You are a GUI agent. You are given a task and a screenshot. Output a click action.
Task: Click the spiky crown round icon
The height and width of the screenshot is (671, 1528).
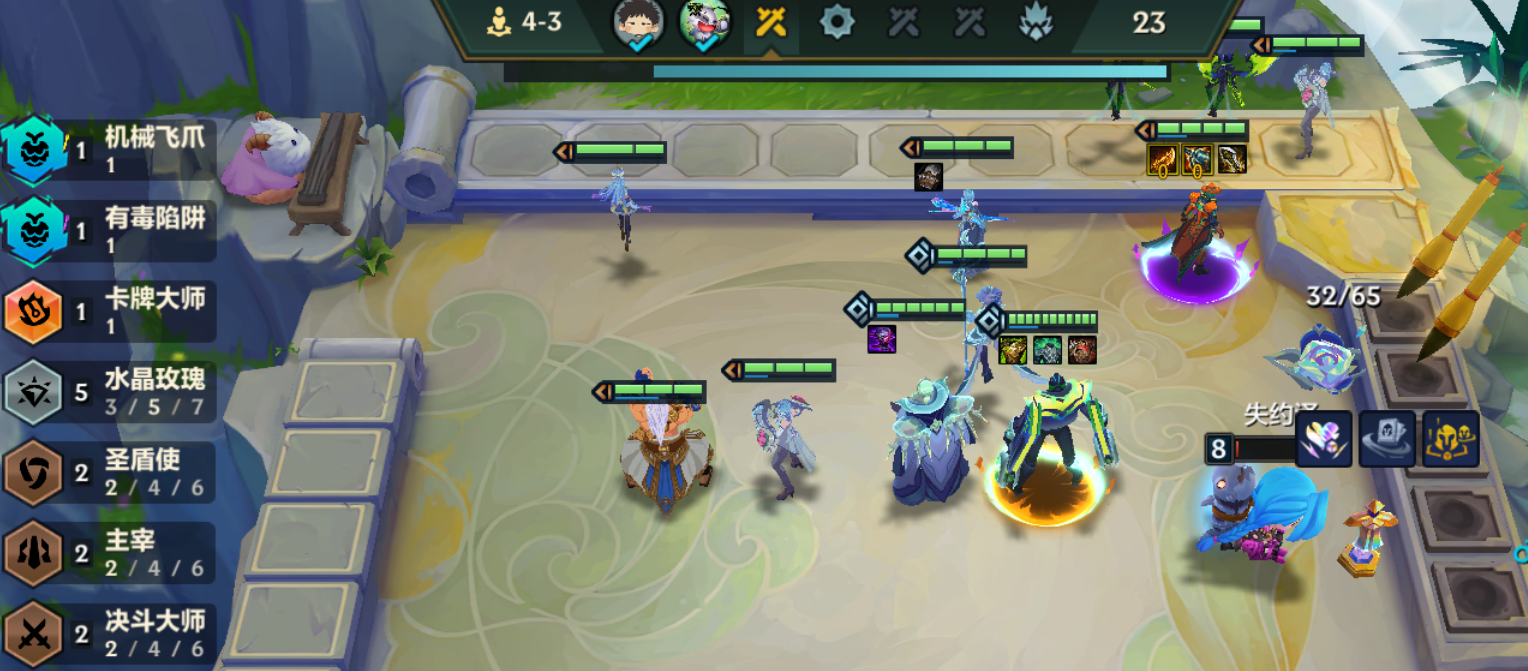1035,22
